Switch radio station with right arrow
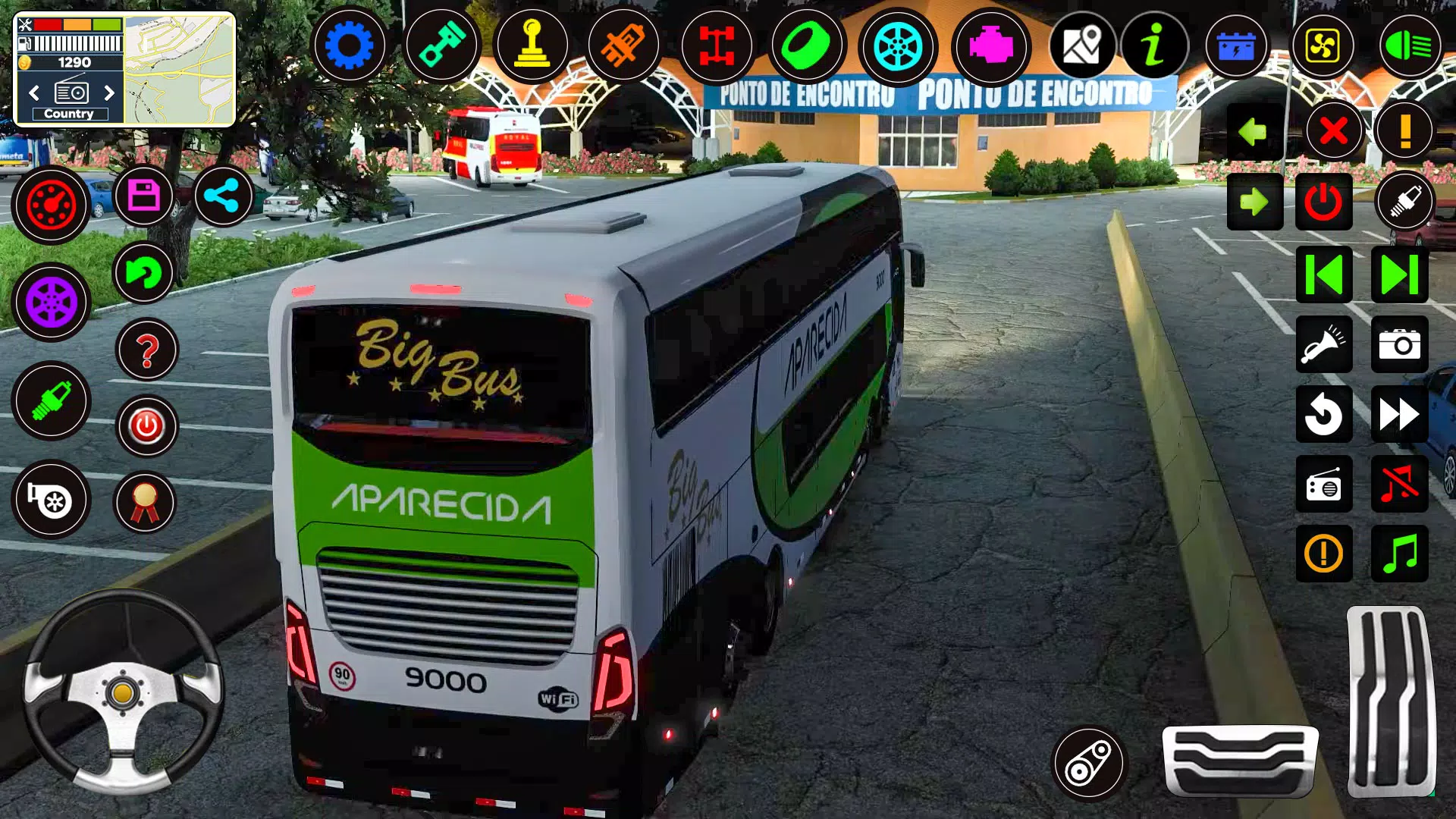Image resolution: width=1456 pixels, height=819 pixels. coord(109,93)
